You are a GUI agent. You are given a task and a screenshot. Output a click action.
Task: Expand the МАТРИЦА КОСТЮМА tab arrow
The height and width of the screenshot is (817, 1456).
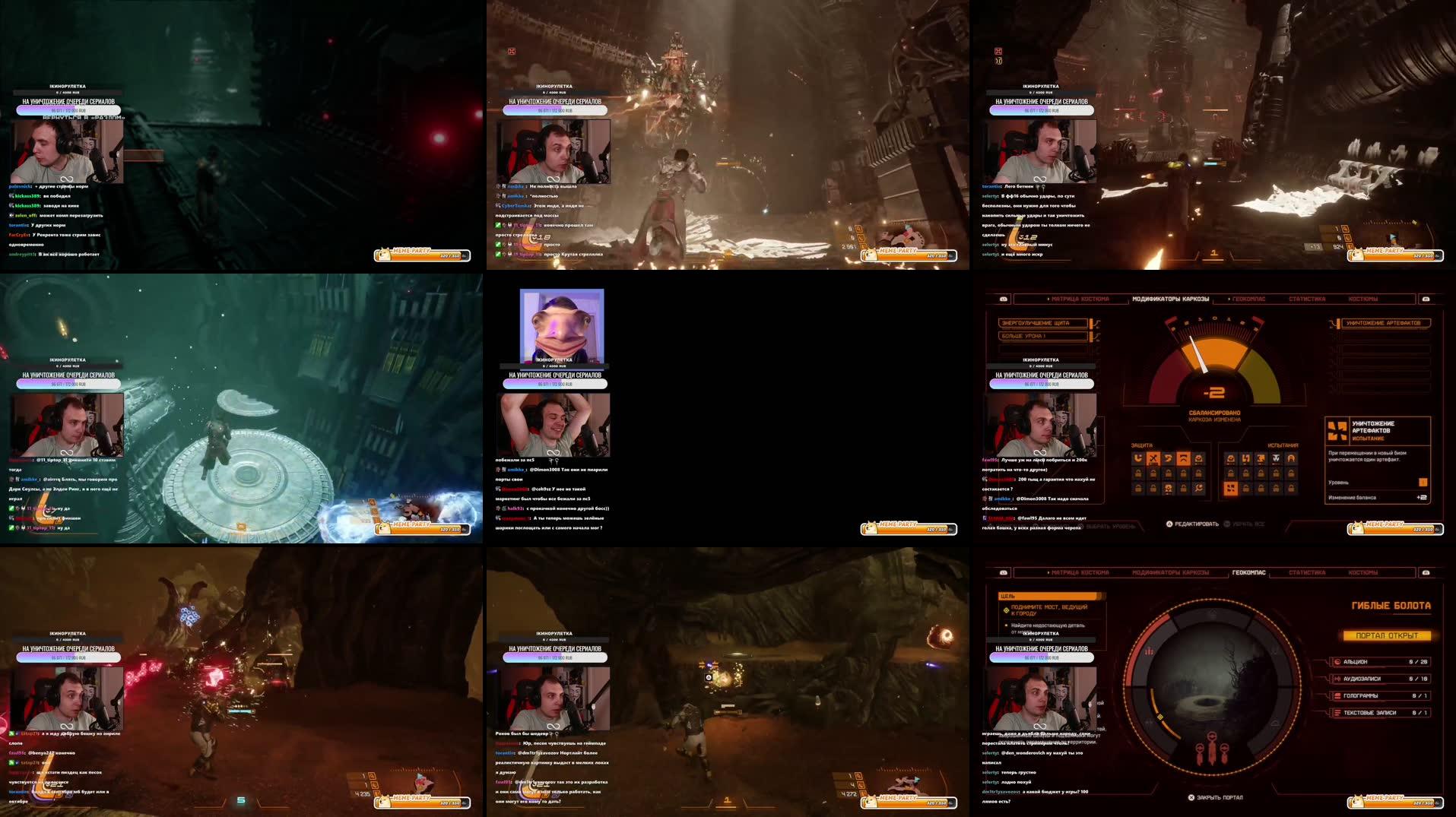(1048, 298)
